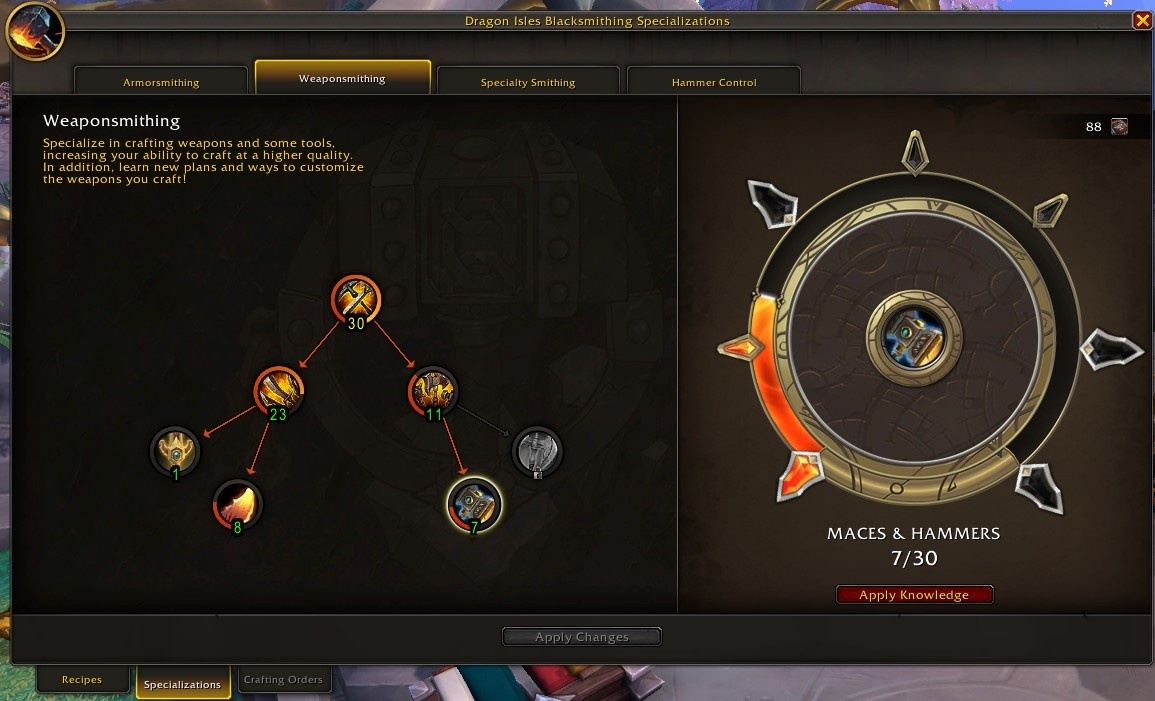Select the specialization node showing 11 points
This screenshot has height=701, width=1155.
[x=433, y=390]
